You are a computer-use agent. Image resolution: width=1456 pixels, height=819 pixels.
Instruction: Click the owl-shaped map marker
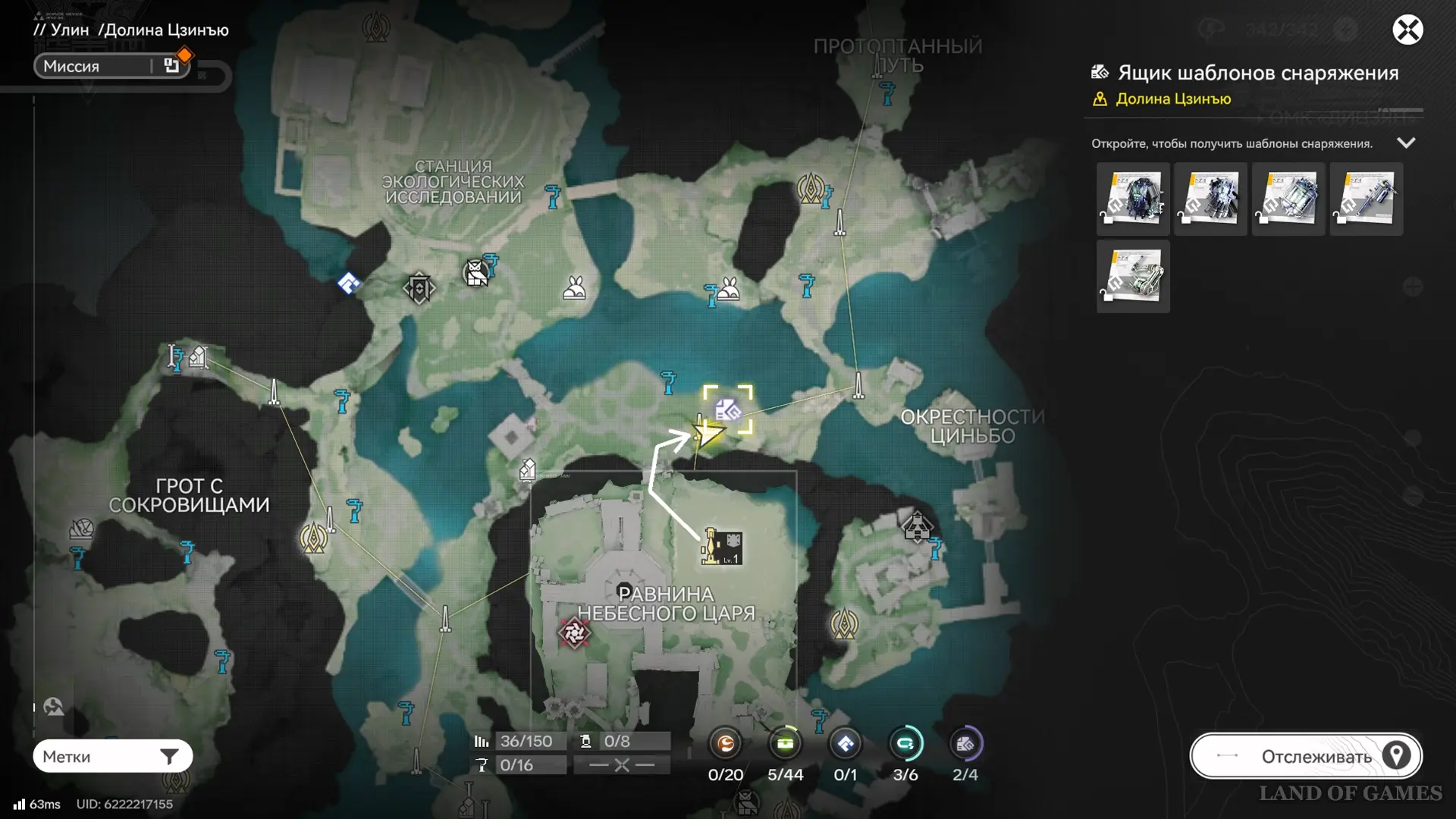476,273
